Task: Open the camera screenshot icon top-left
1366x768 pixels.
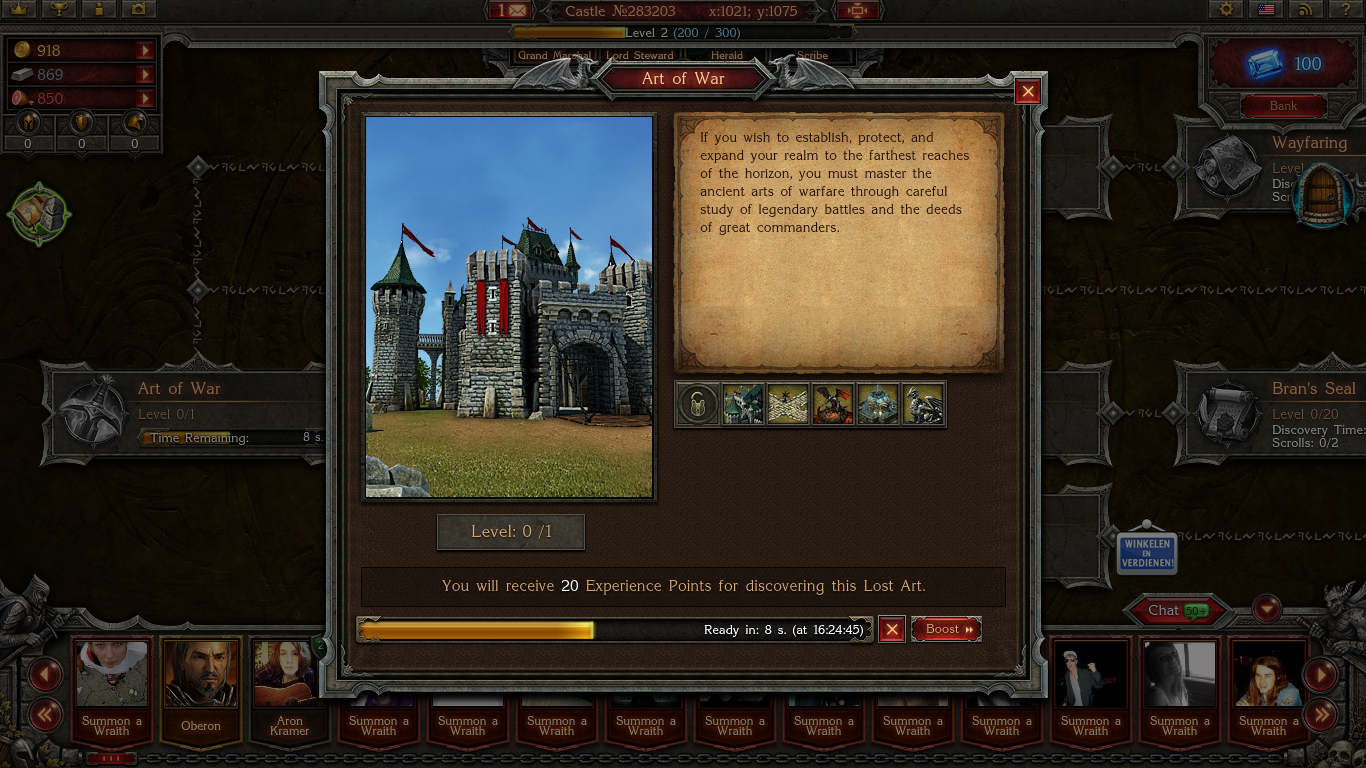Action: tap(137, 10)
